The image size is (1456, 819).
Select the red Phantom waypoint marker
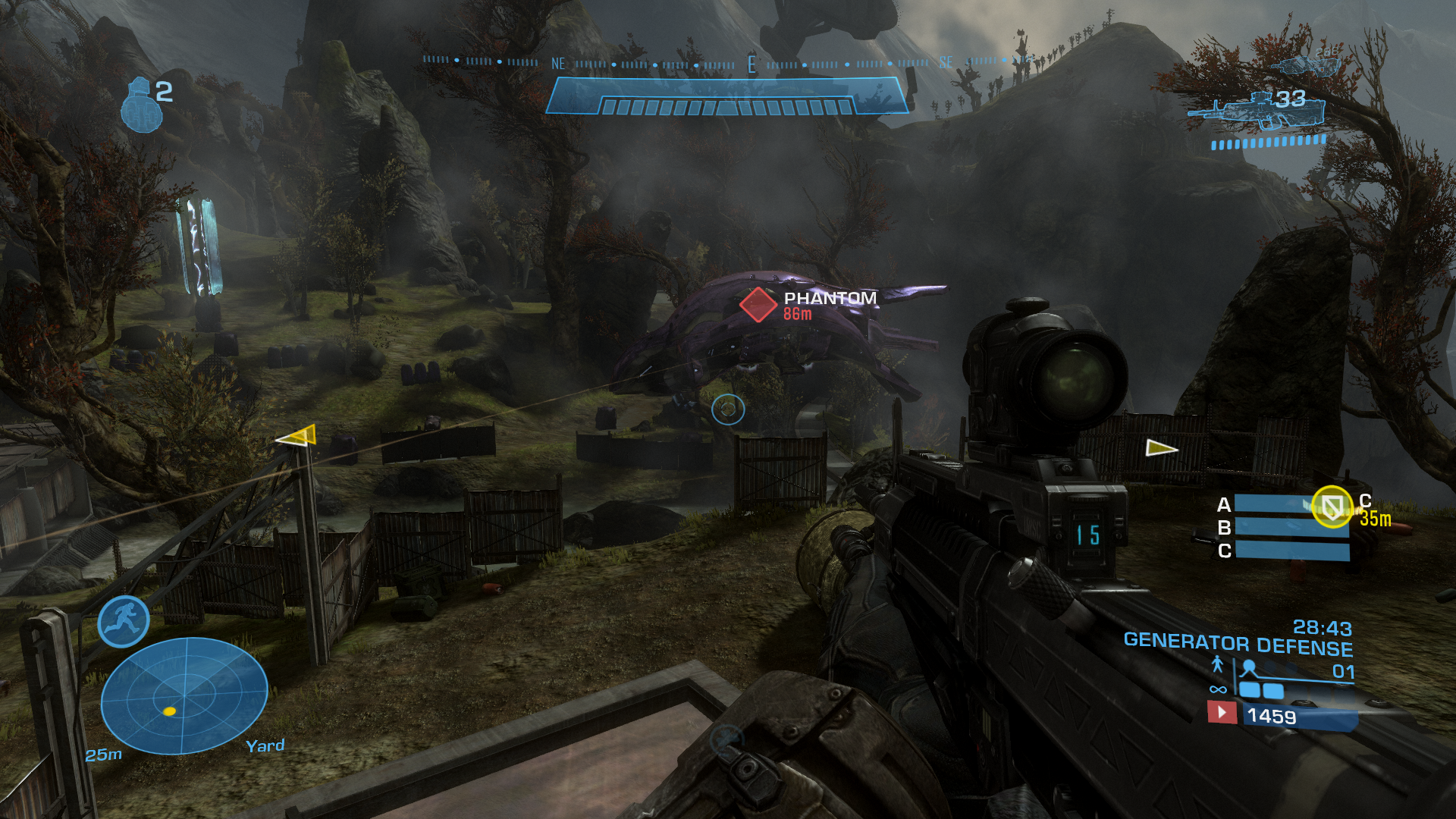tap(758, 304)
